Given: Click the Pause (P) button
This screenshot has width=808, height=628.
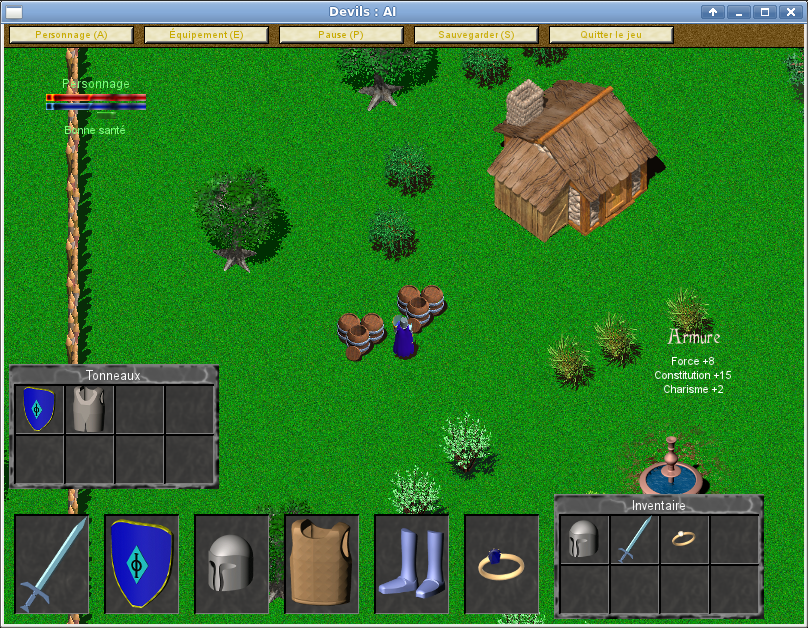Looking at the screenshot, I should 341,35.
